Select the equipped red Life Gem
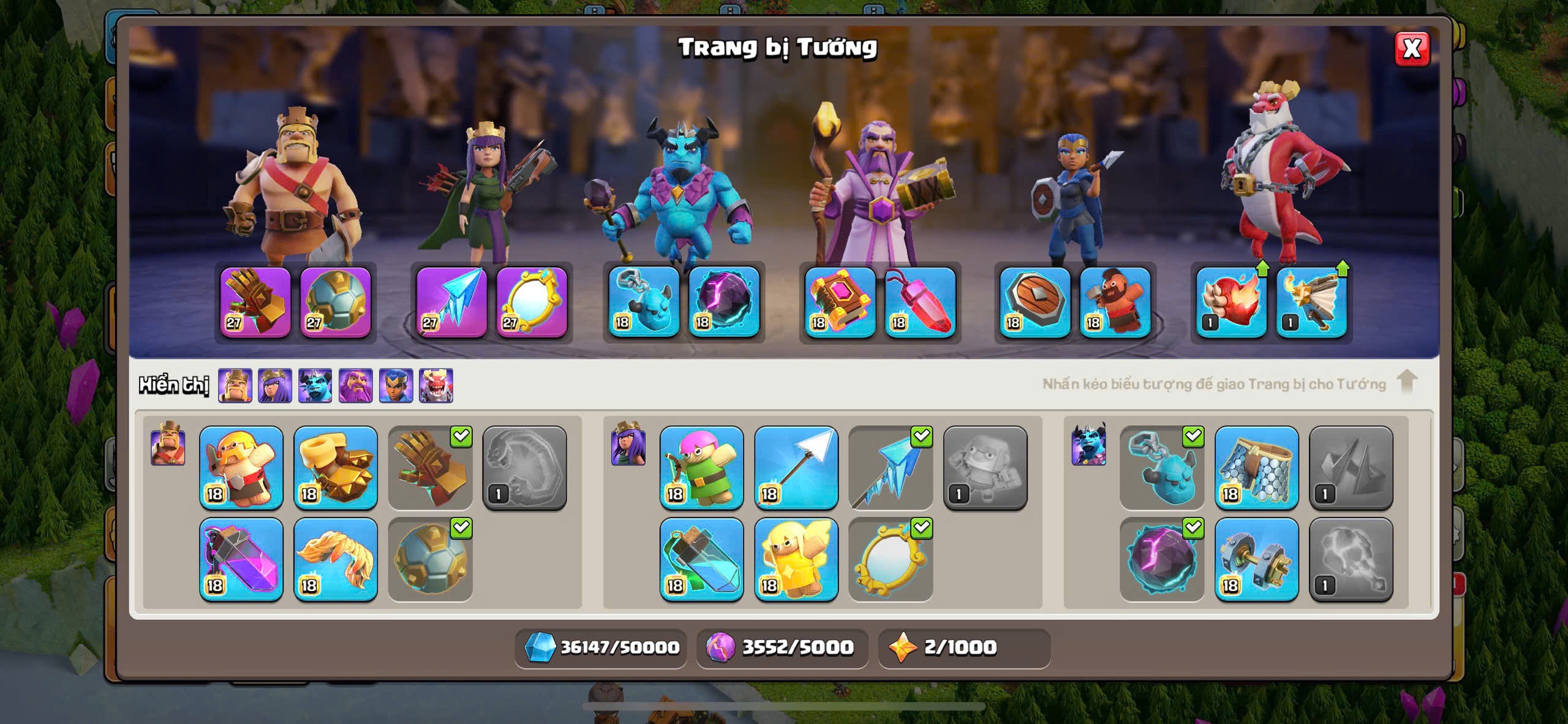 pos(920,302)
